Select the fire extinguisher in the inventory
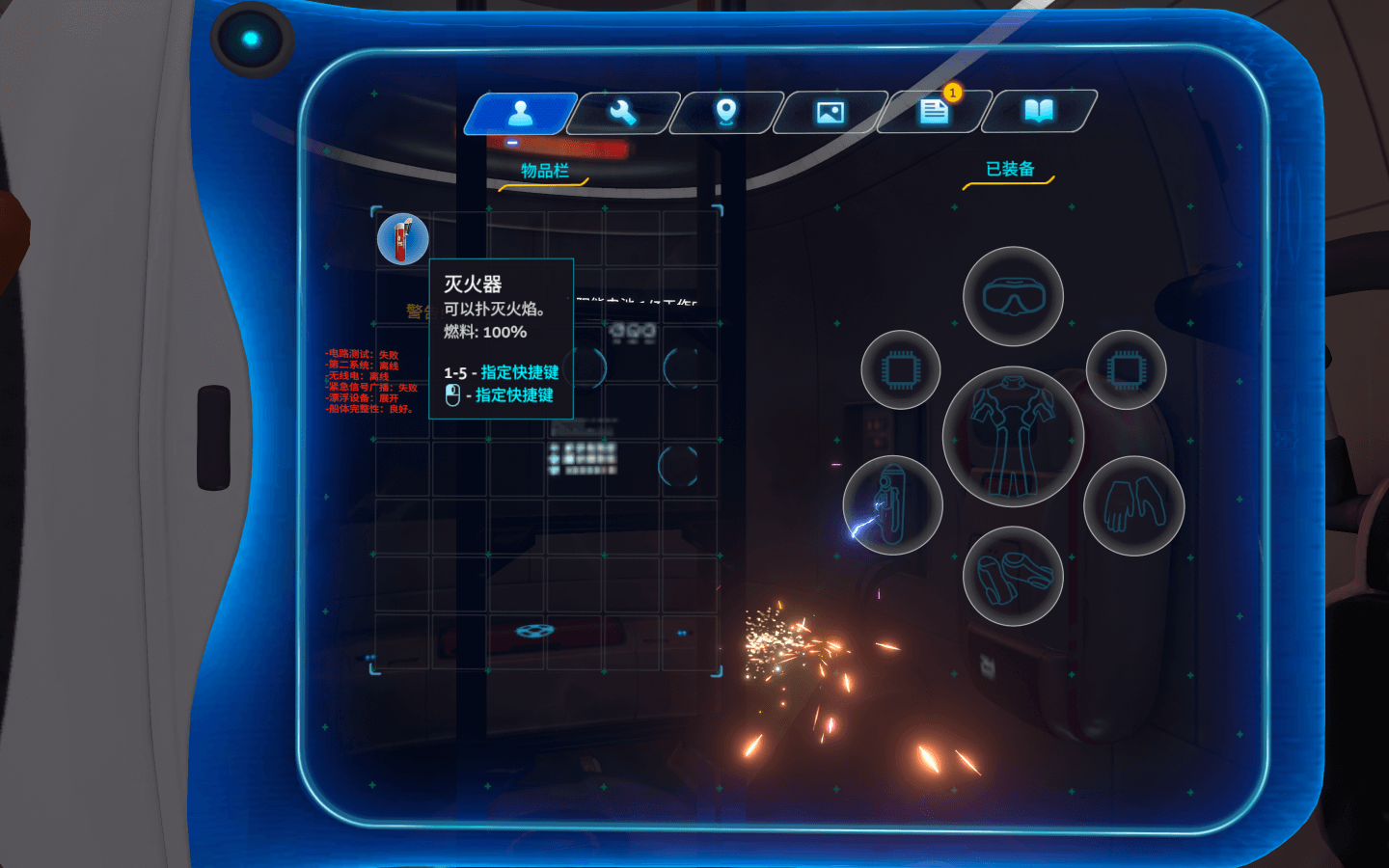1389x868 pixels. [x=403, y=239]
